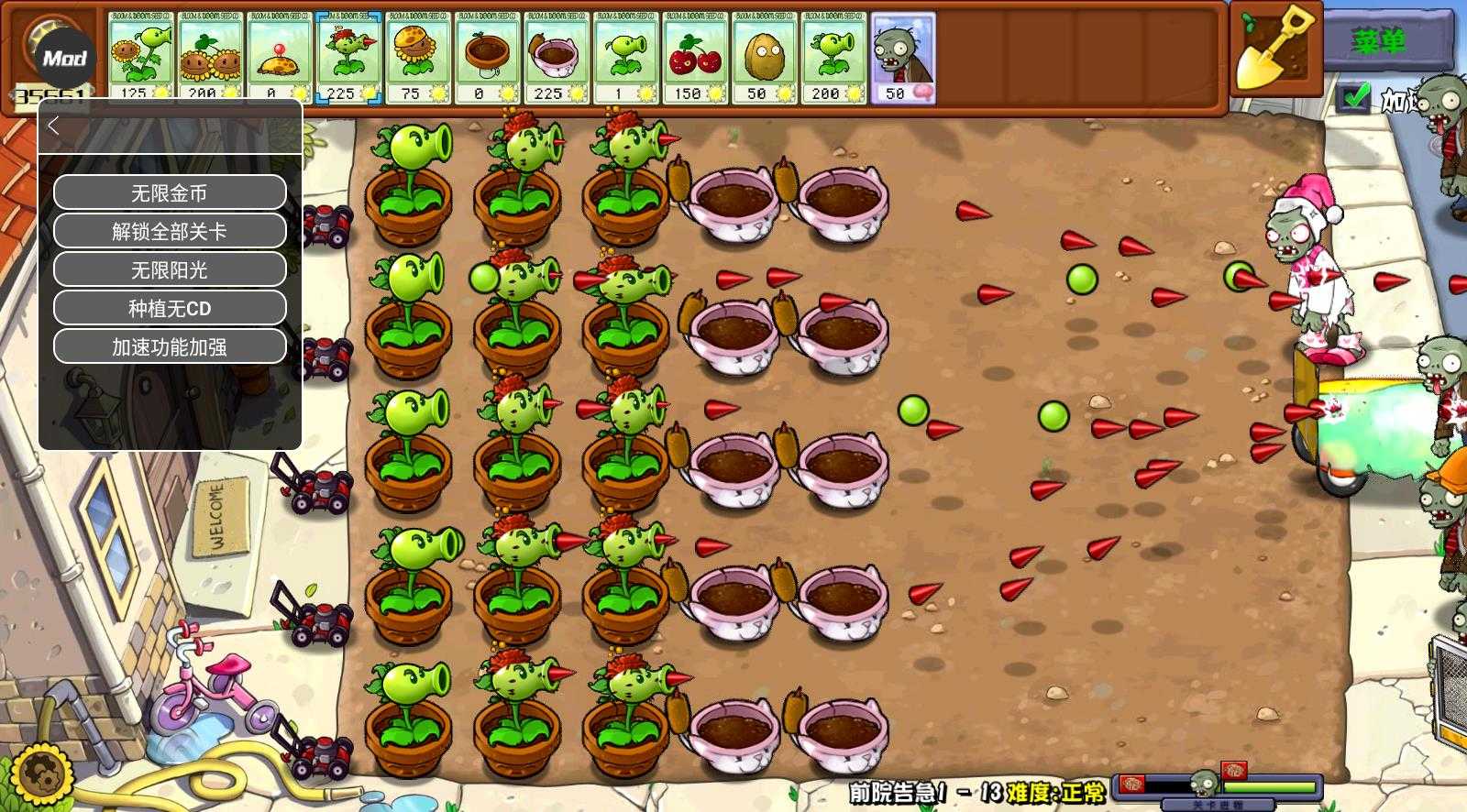The height and width of the screenshot is (812, 1467).
Task: Enable 无限金币 unlimited coins cheat
Action: click(170, 192)
